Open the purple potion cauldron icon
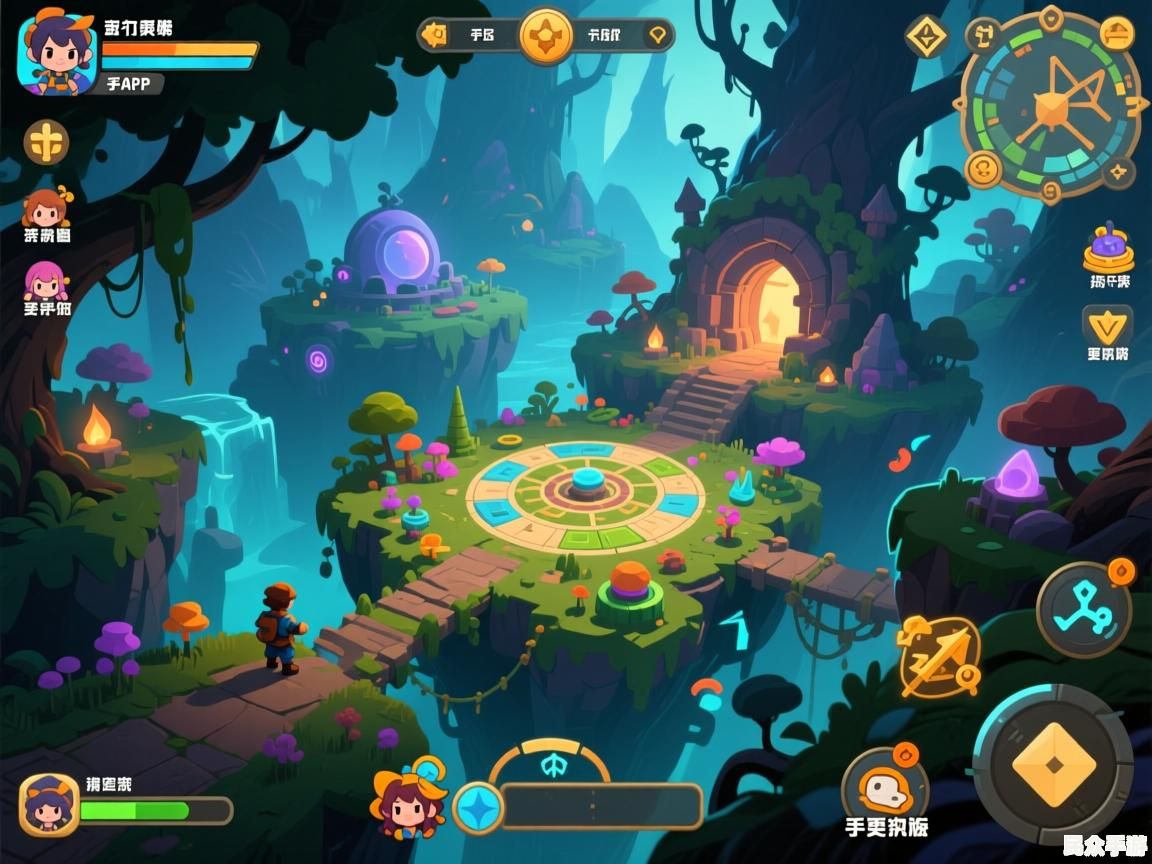 1108,248
